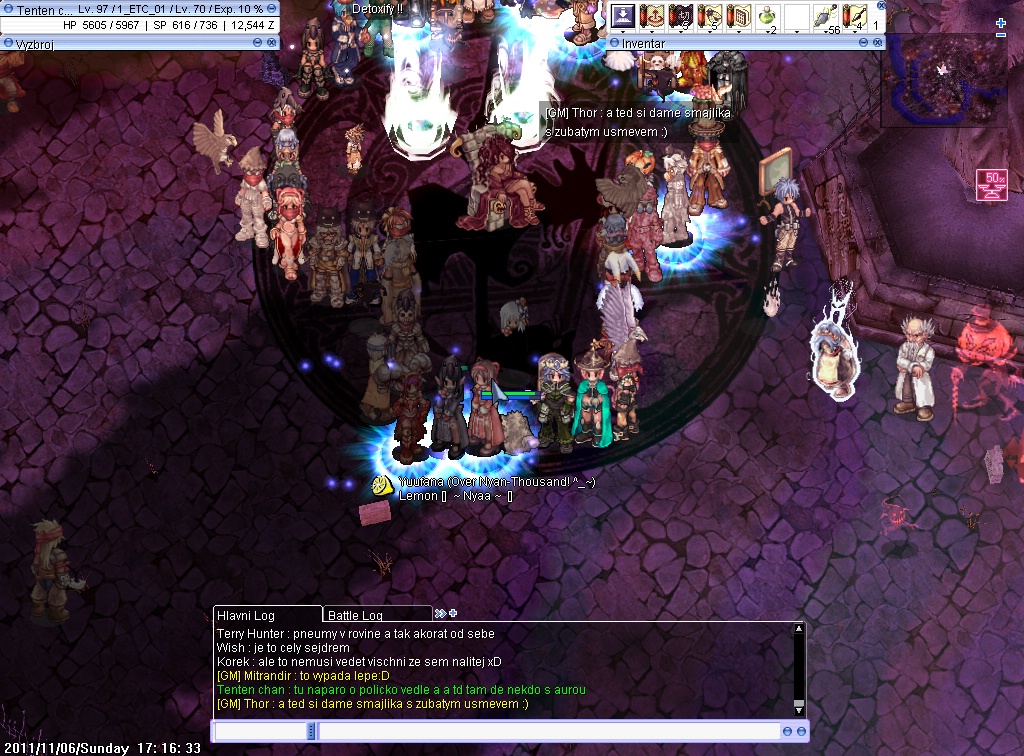Use the hotbar item with quantity 56

pos(825,16)
